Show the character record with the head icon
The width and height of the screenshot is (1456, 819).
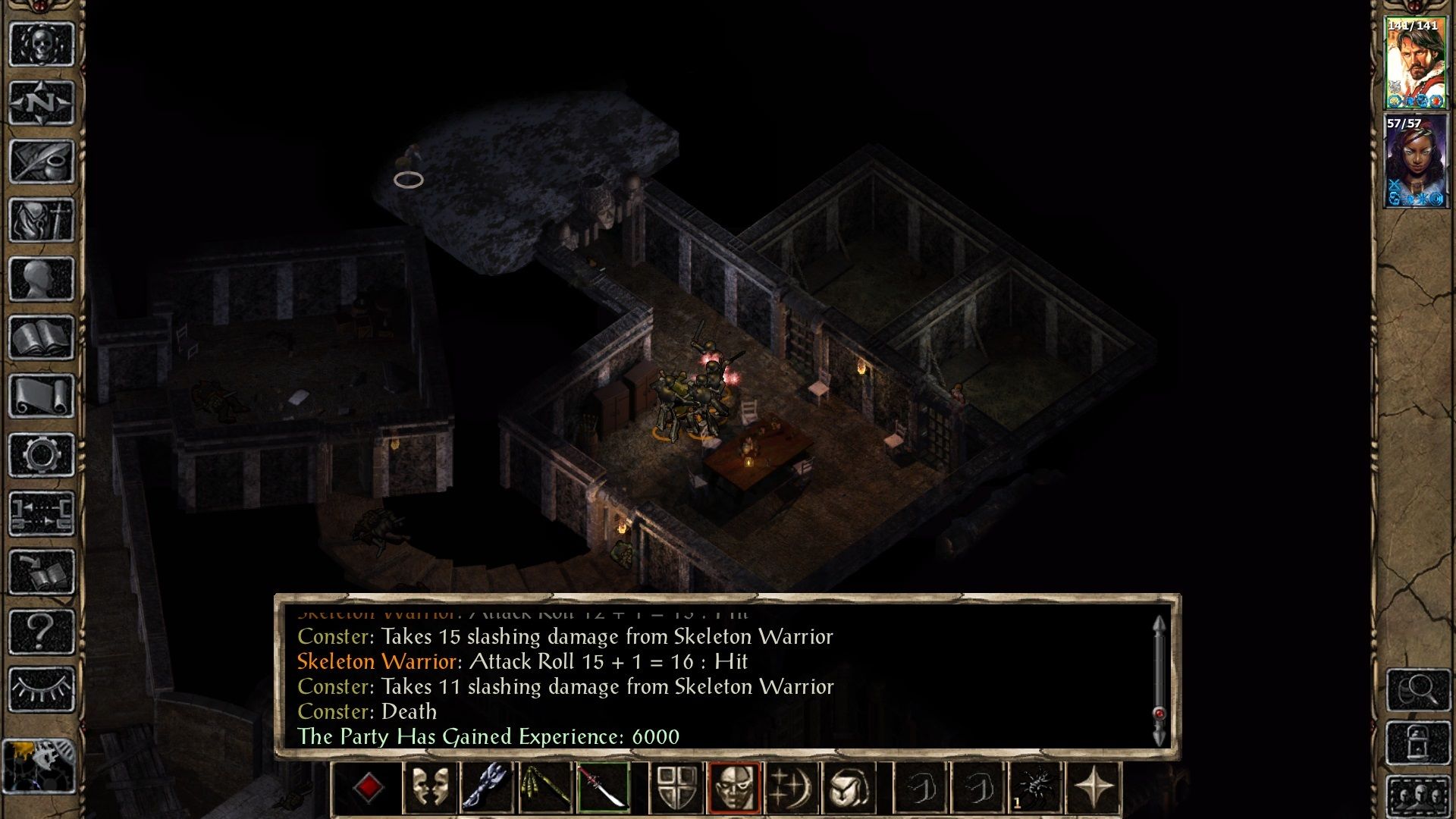[42, 278]
